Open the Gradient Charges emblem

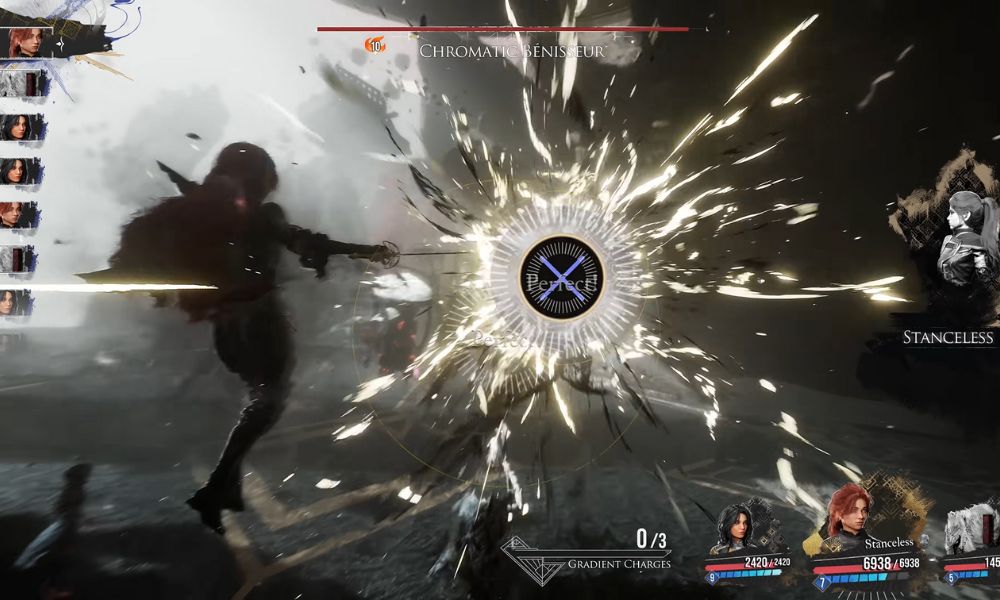pyautogui.click(x=532, y=560)
